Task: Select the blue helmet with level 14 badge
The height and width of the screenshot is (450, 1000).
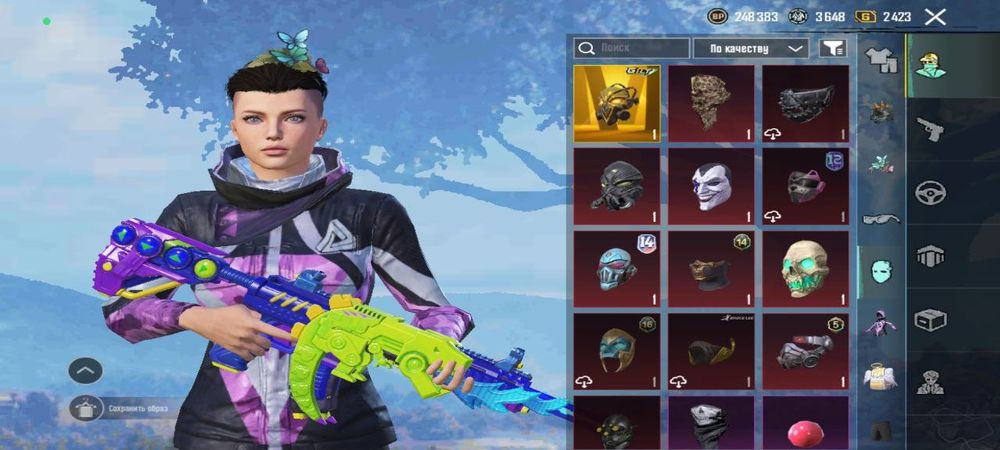Action: tap(617, 269)
